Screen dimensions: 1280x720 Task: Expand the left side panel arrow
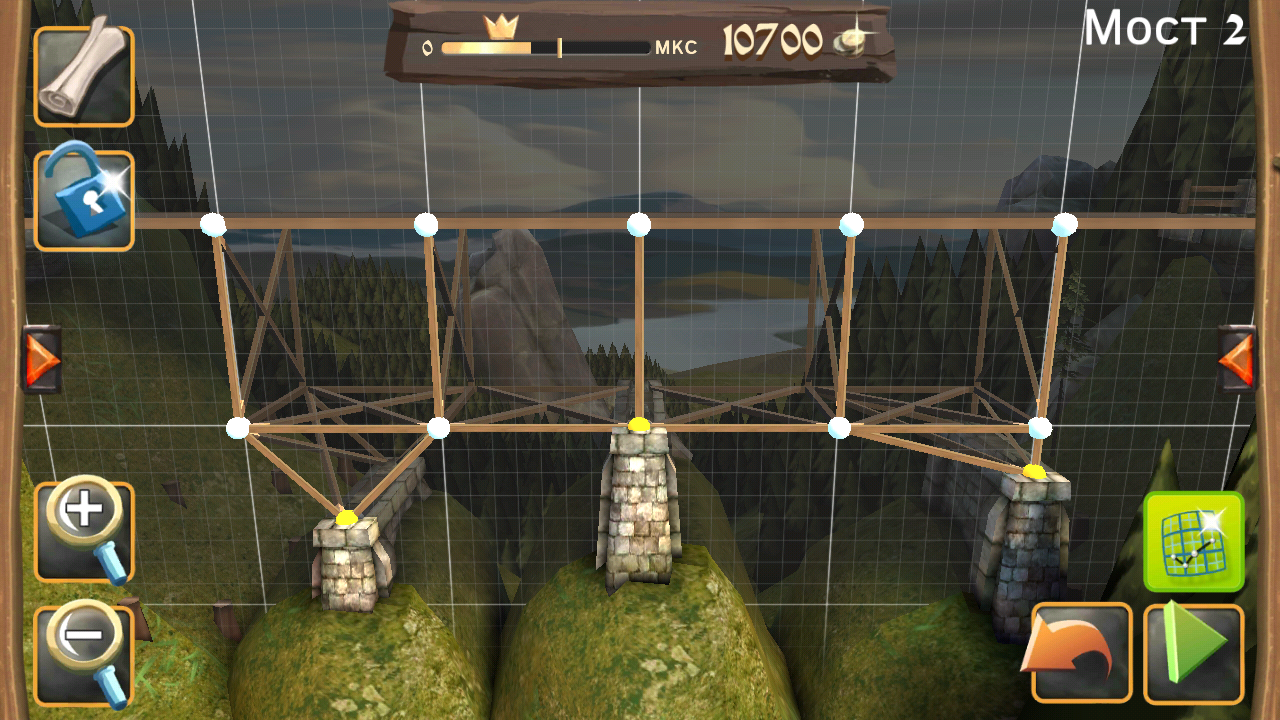[x=42, y=357]
